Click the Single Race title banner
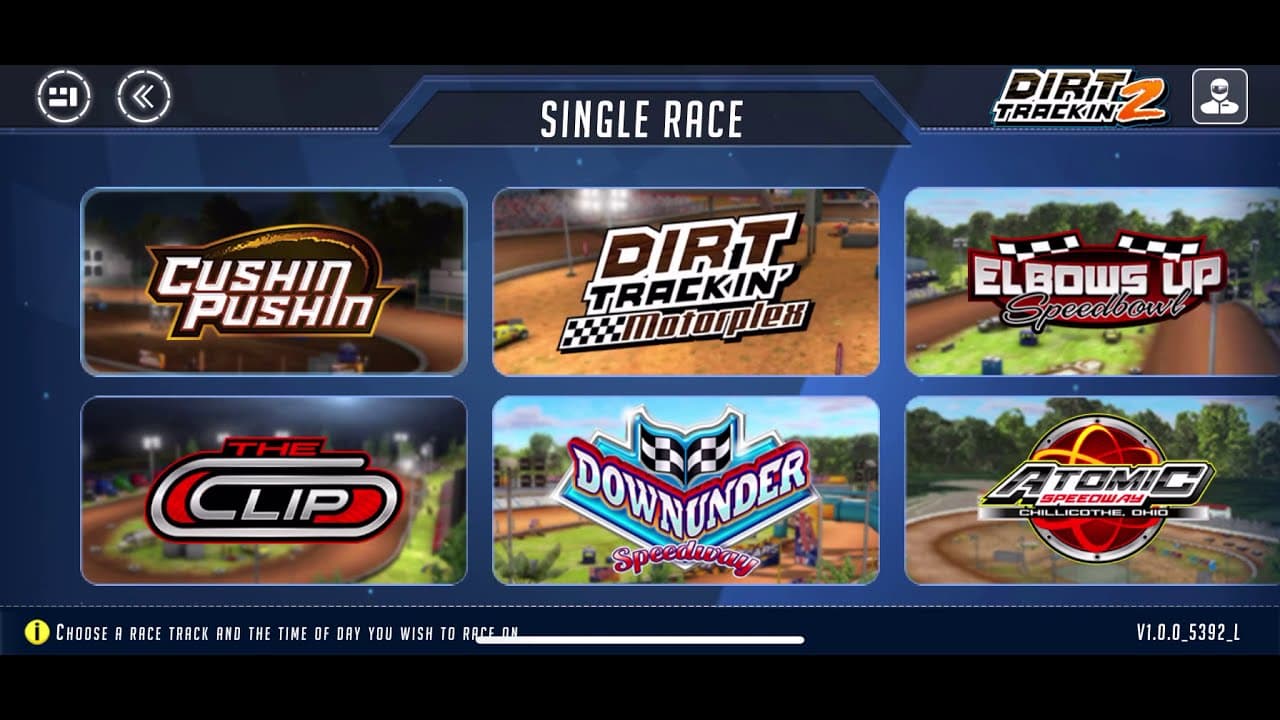The width and height of the screenshot is (1280, 720). click(640, 119)
